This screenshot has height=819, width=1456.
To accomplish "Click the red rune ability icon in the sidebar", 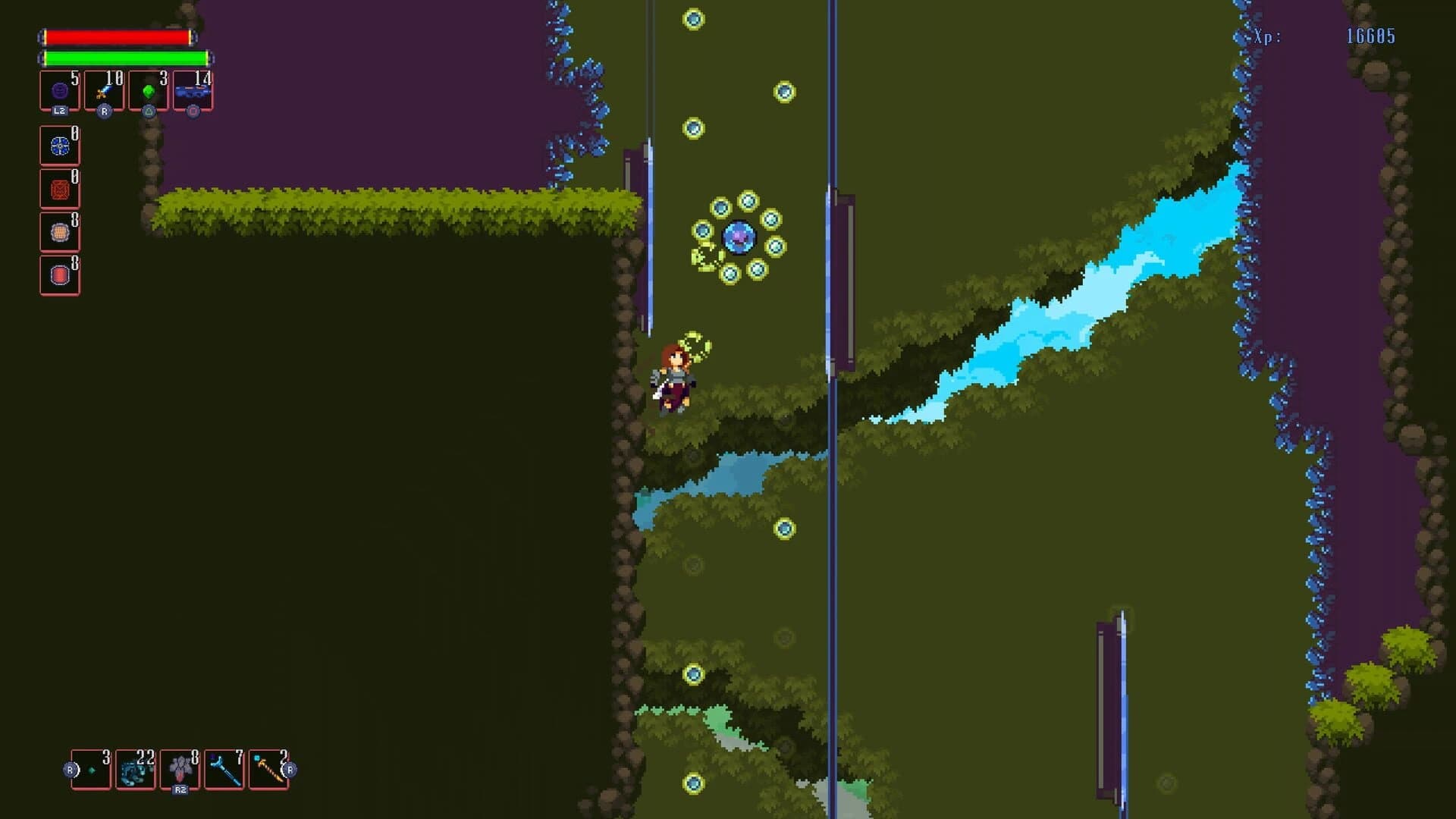I will [59, 188].
